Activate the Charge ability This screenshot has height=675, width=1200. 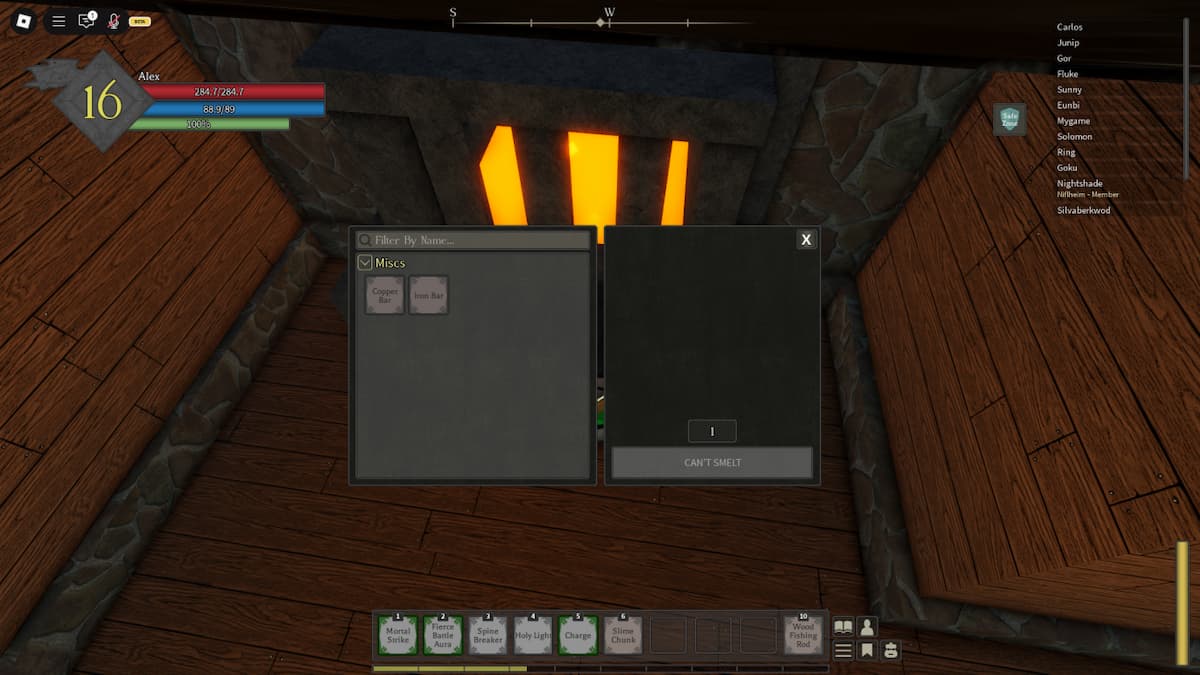click(x=578, y=635)
